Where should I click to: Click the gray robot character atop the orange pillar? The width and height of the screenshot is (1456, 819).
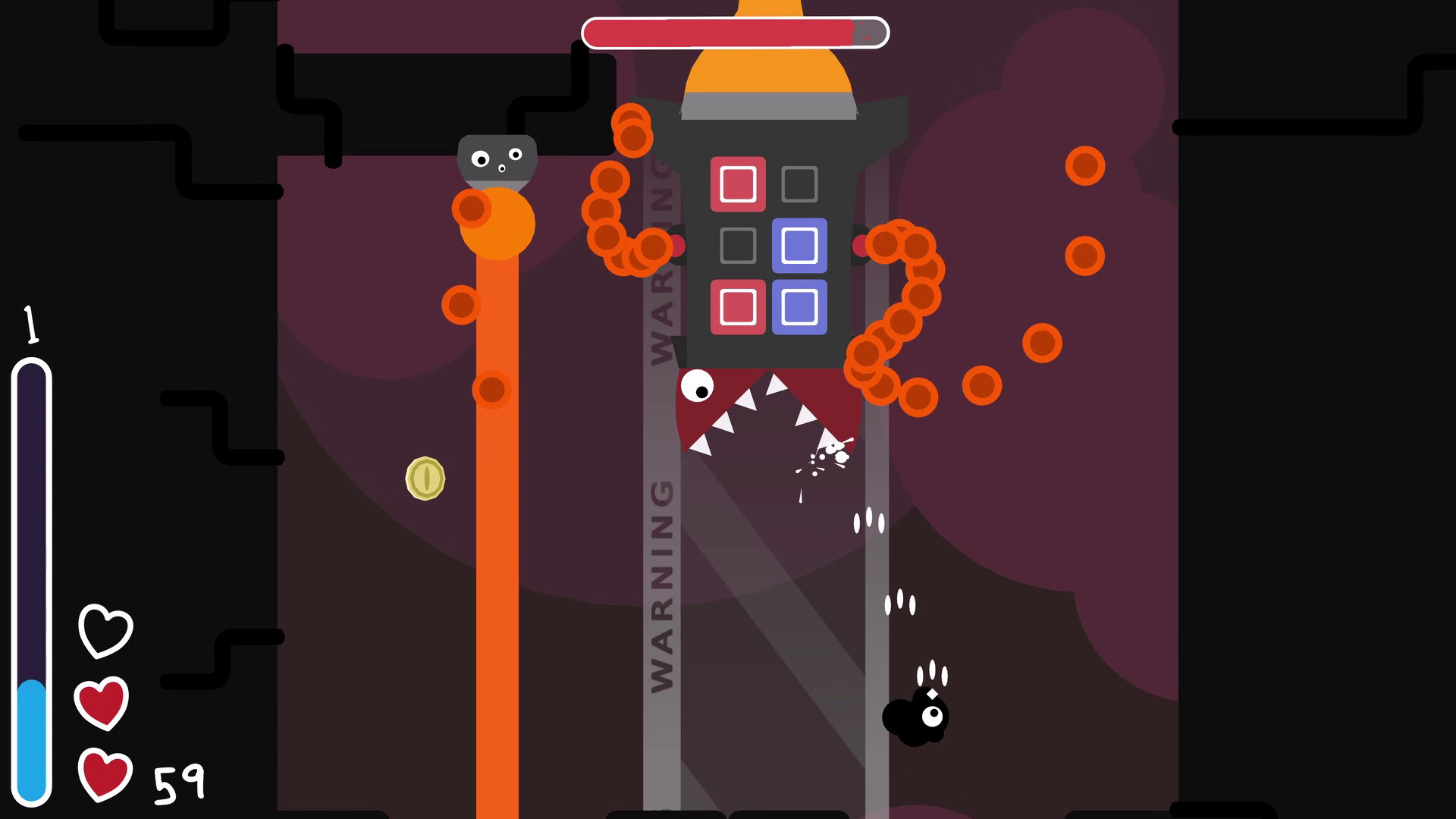click(496, 159)
